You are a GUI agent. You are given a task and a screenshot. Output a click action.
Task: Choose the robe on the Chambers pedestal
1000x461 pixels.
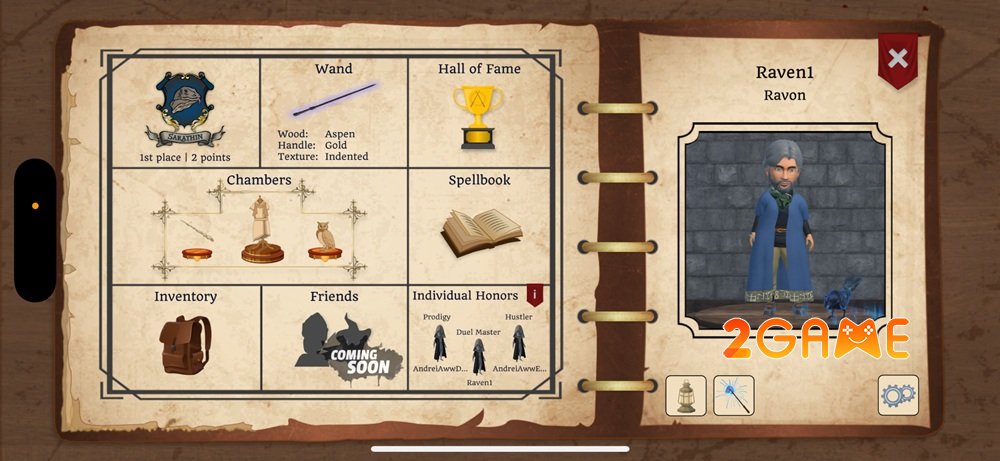pos(262,230)
